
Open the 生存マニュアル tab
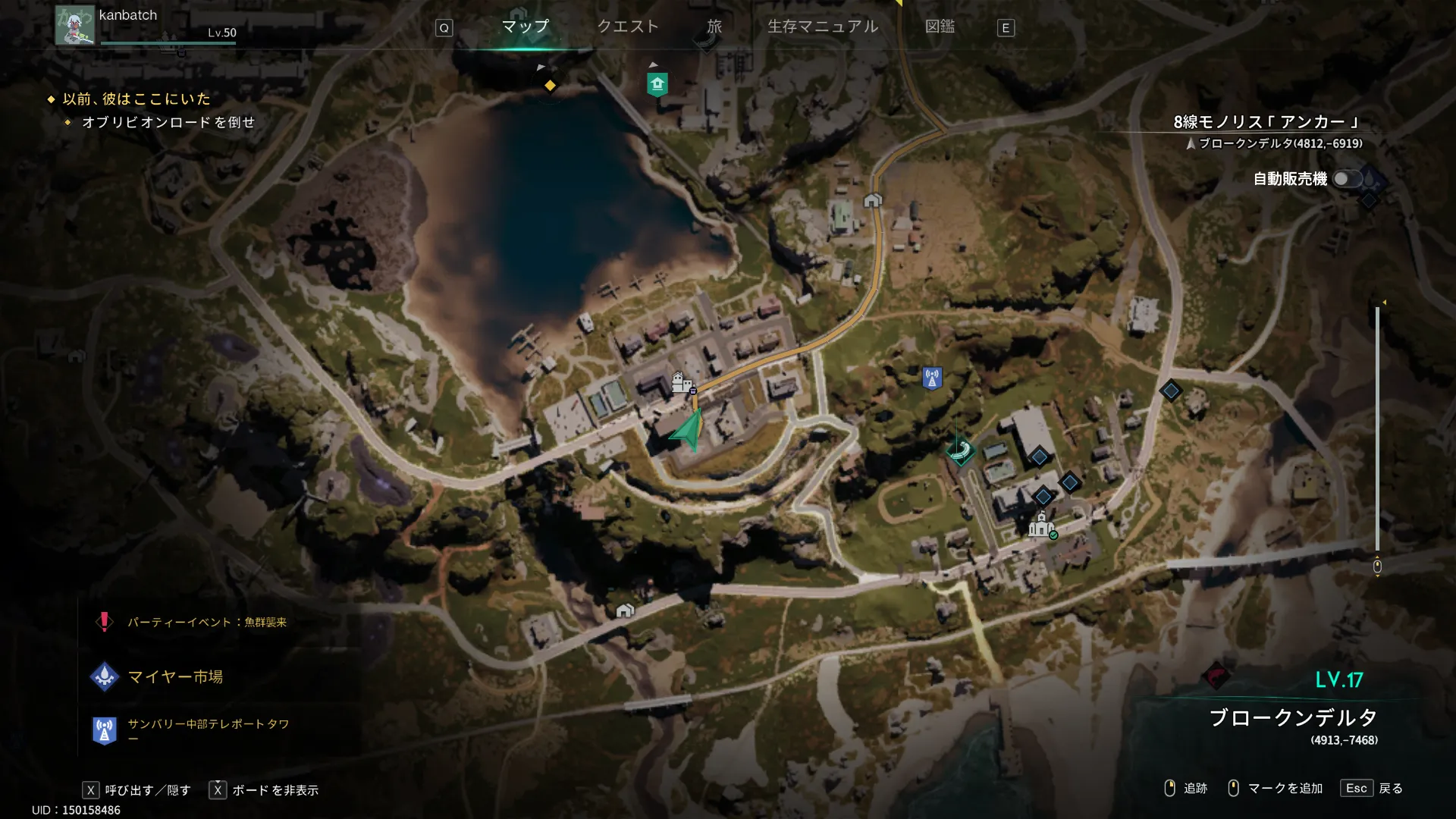click(823, 27)
